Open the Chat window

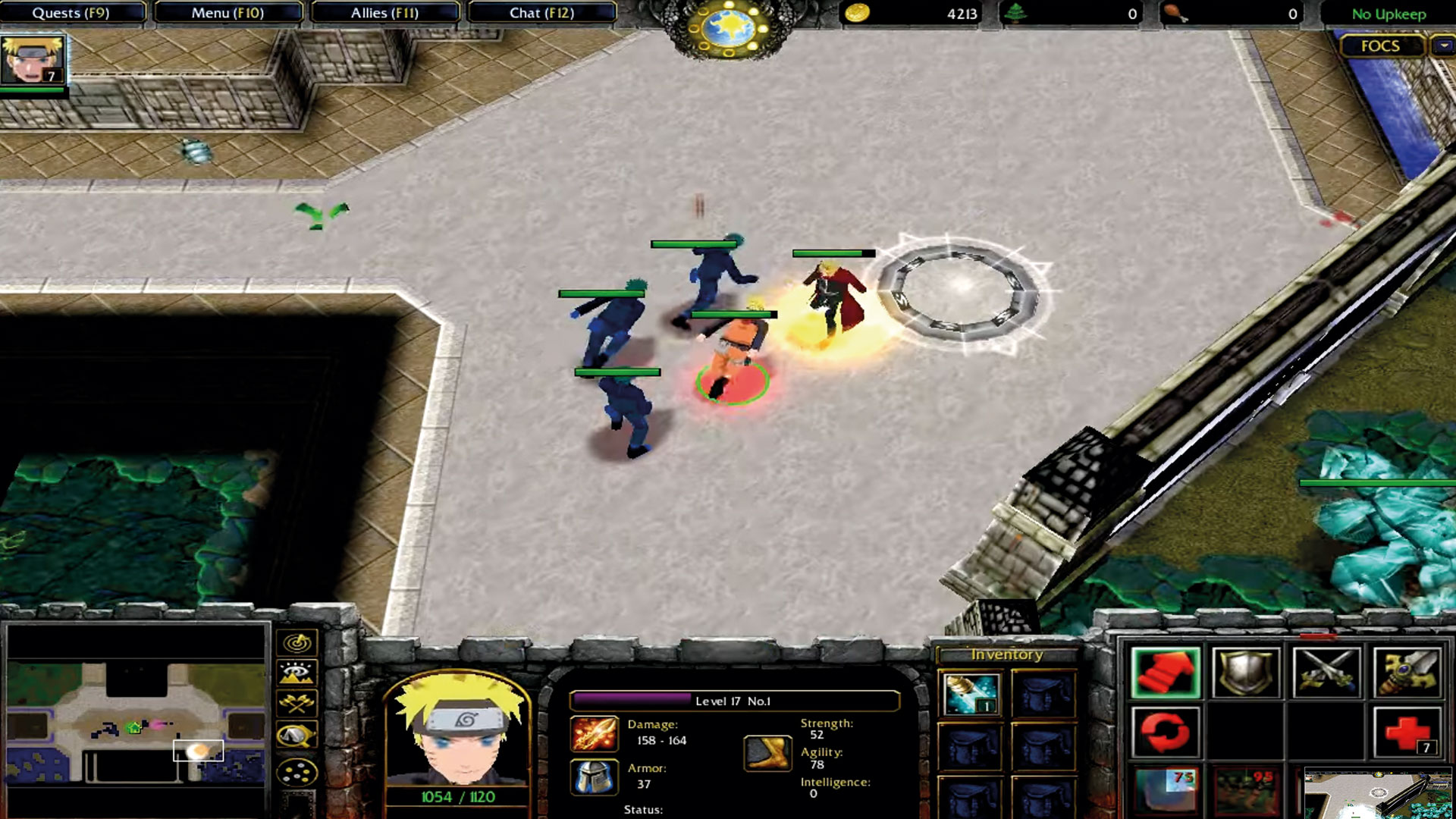coord(541,13)
